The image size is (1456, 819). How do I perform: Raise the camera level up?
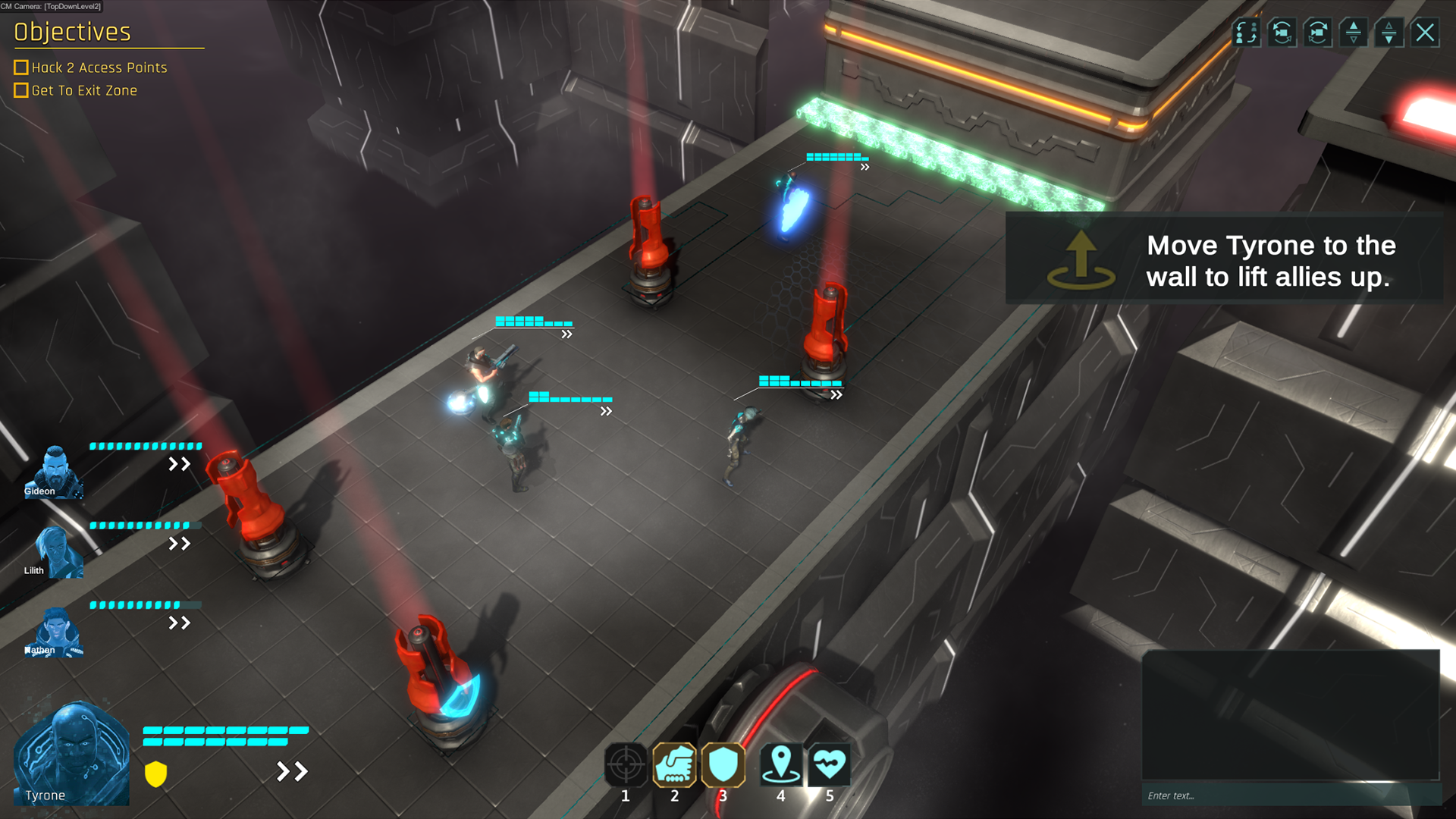(1354, 33)
